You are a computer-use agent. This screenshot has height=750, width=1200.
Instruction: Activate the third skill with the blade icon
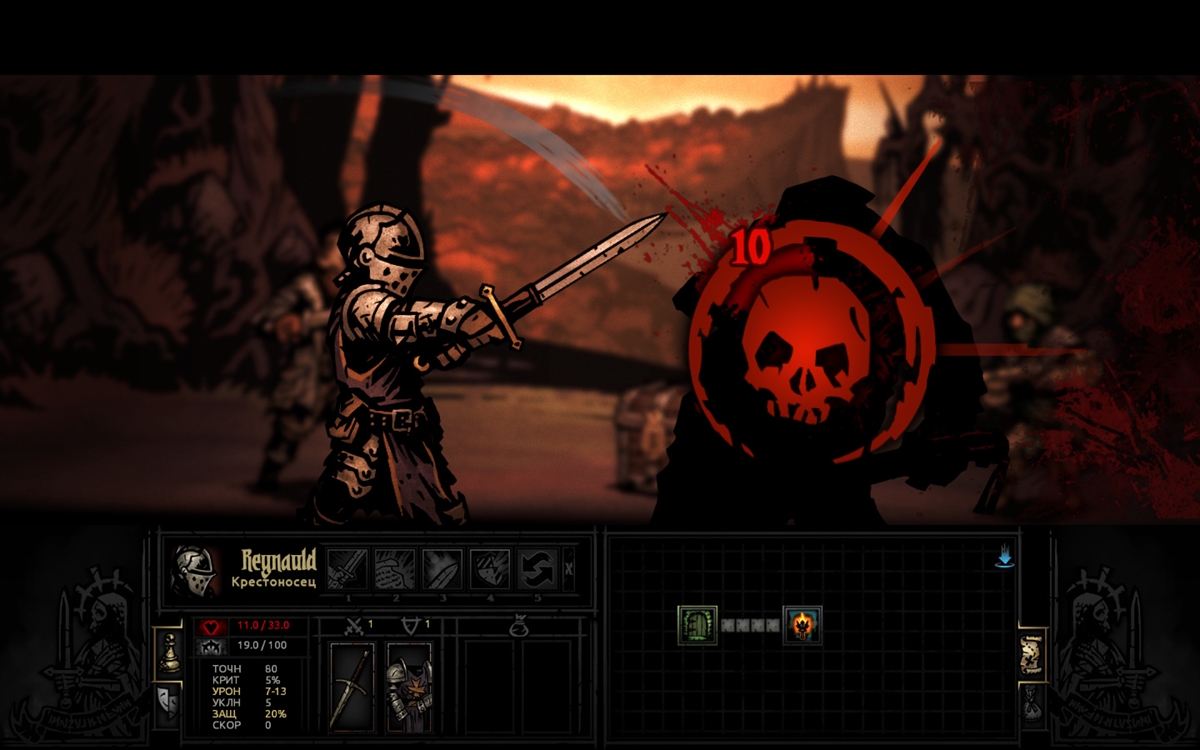[x=442, y=569]
